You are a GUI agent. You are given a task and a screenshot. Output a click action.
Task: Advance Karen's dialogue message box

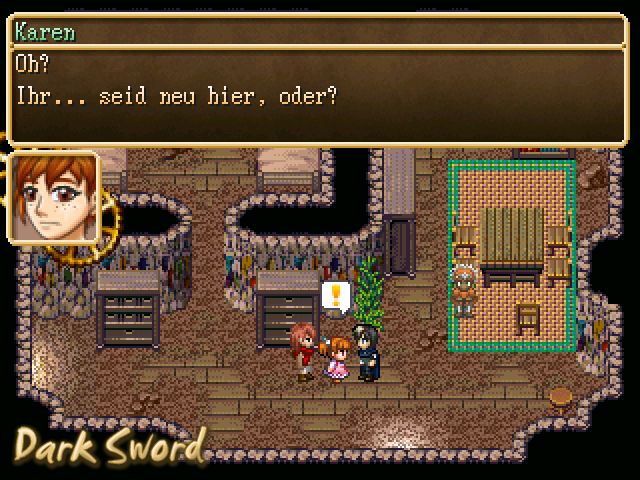tap(319, 95)
